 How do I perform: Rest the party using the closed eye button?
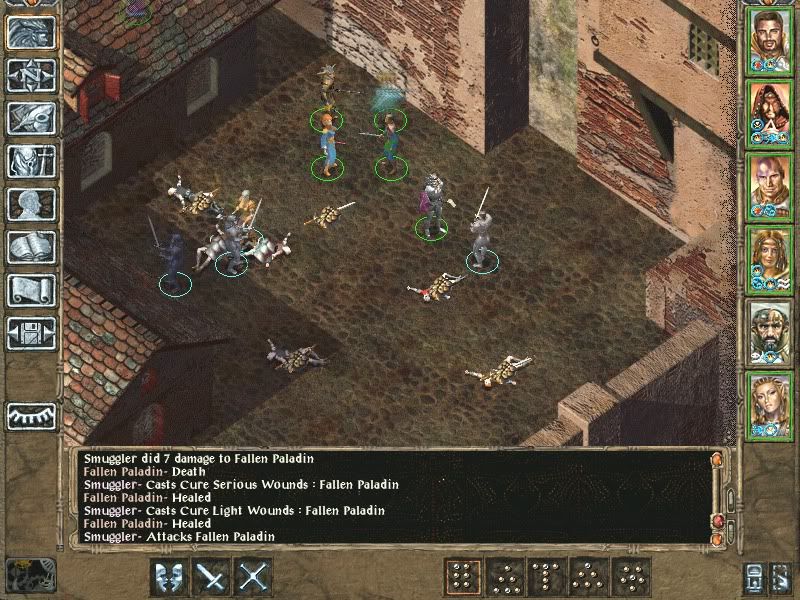(x=32, y=414)
